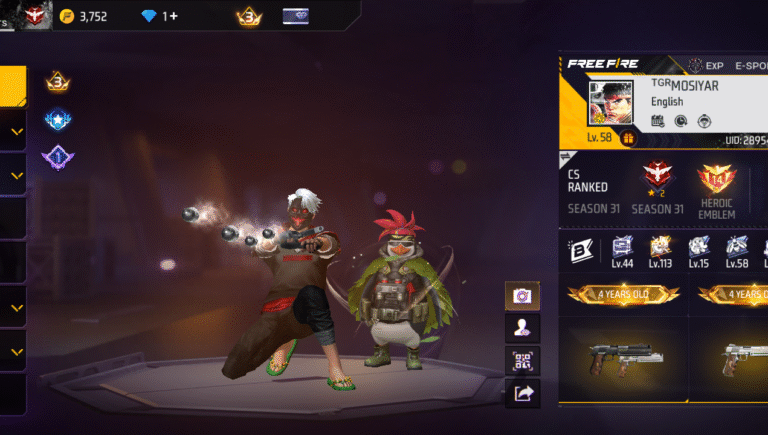768x435 pixels.
Task: Click the orange gift box icon
Action: coord(629,138)
